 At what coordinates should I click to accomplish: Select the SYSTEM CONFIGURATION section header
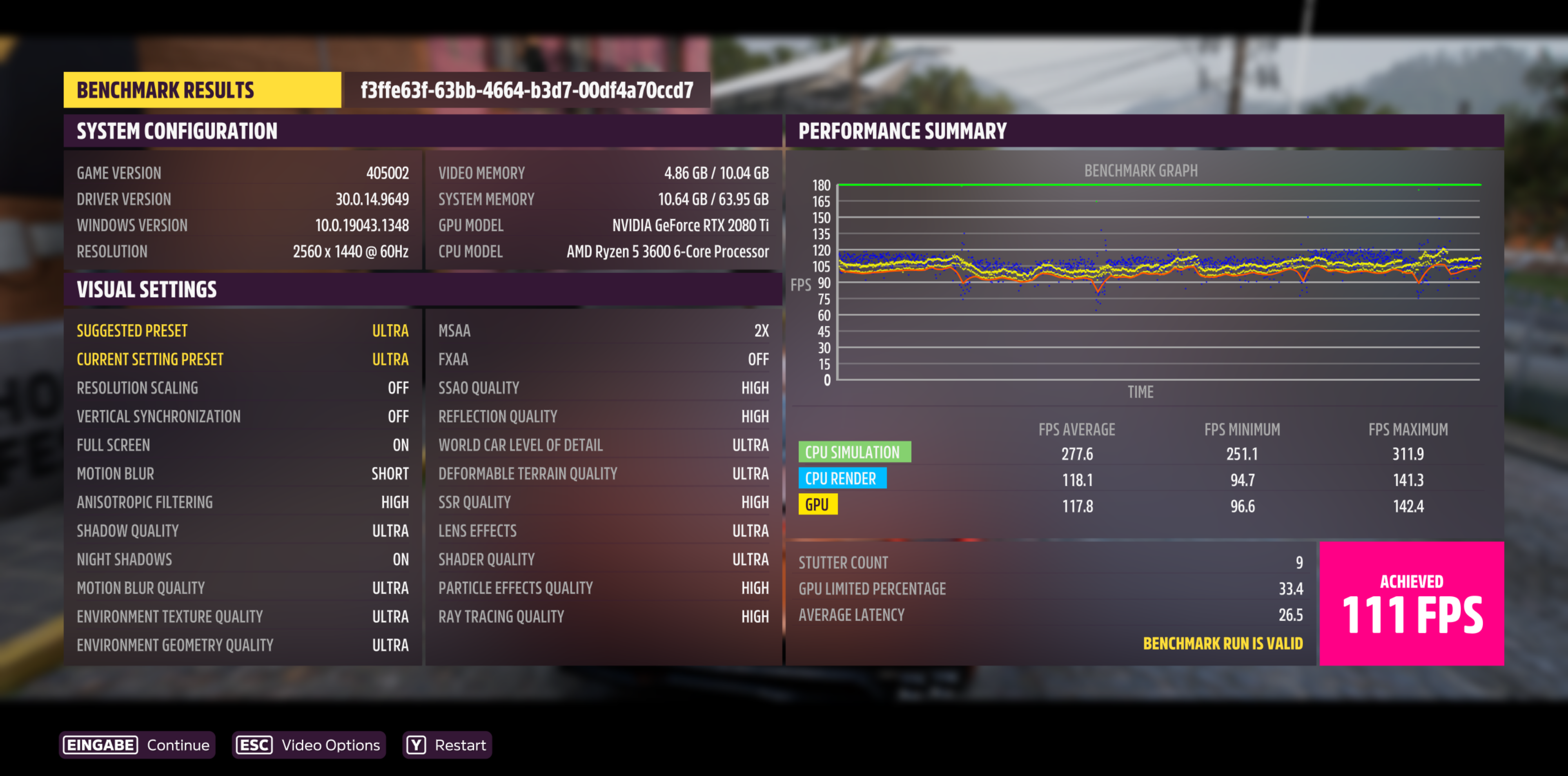pyautogui.click(x=176, y=130)
